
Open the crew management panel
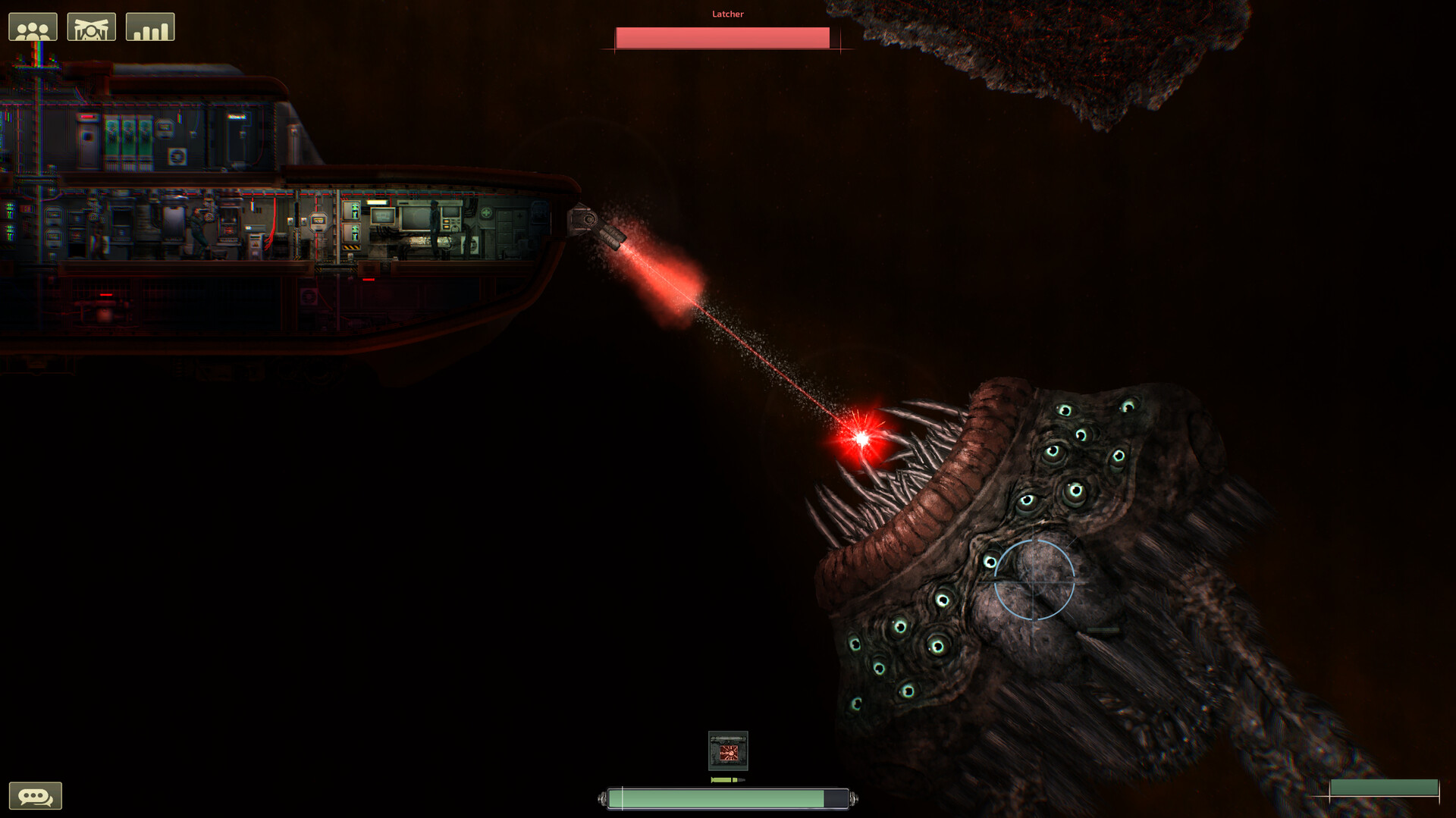pos(33,25)
